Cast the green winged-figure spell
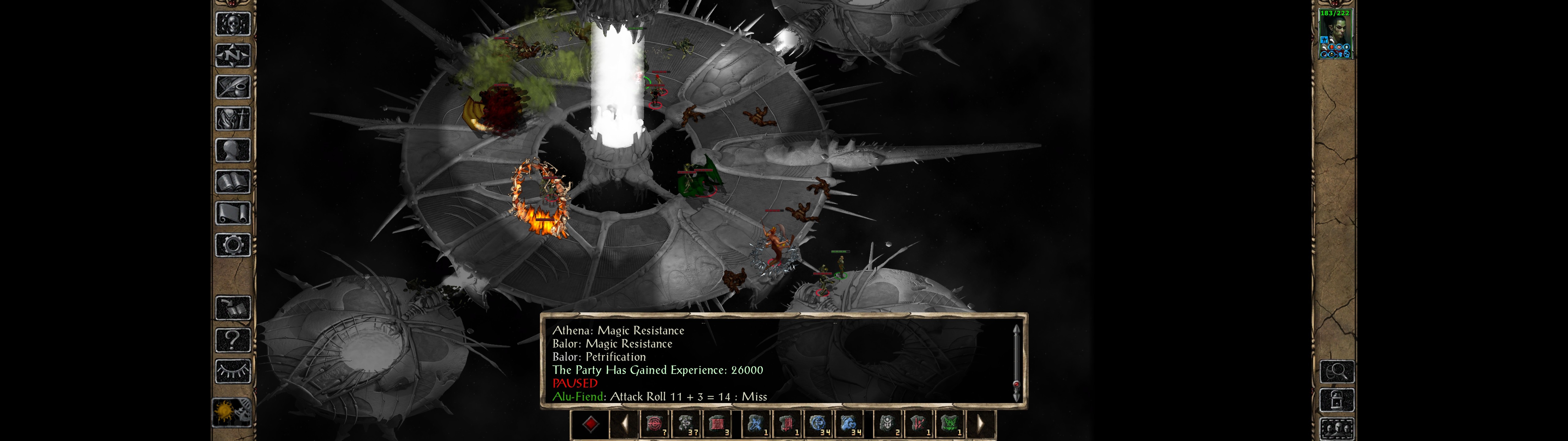 (x=949, y=424)
